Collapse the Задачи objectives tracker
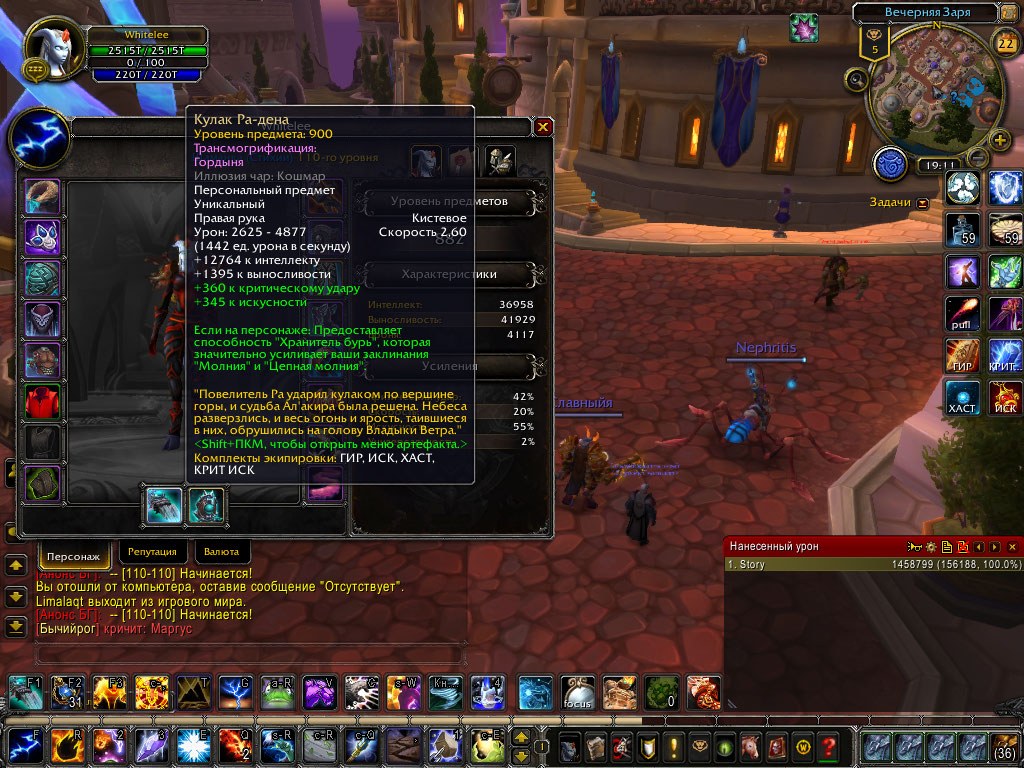1024x768 pixels. tap(922, 203)
